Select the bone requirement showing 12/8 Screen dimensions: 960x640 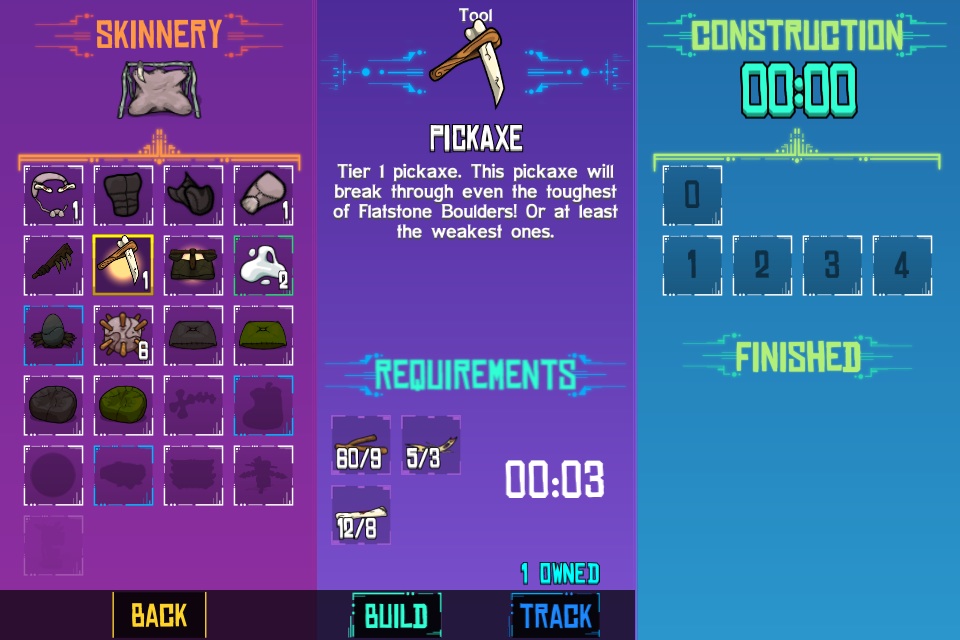361,515
